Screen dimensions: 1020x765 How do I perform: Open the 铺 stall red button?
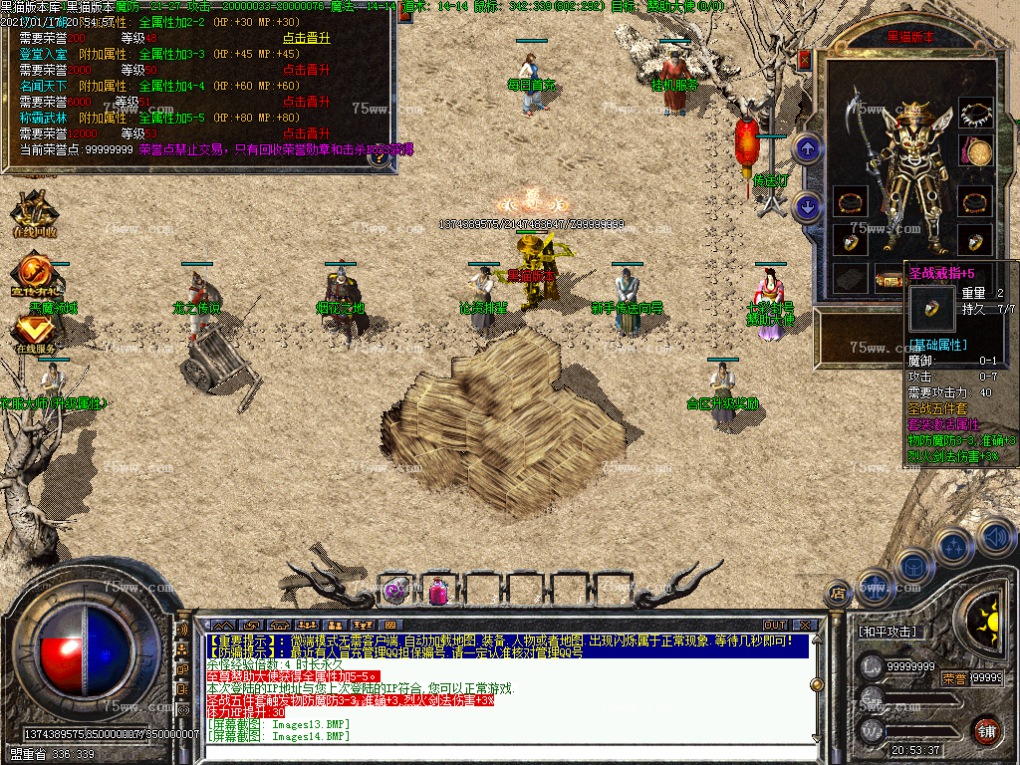988,728
